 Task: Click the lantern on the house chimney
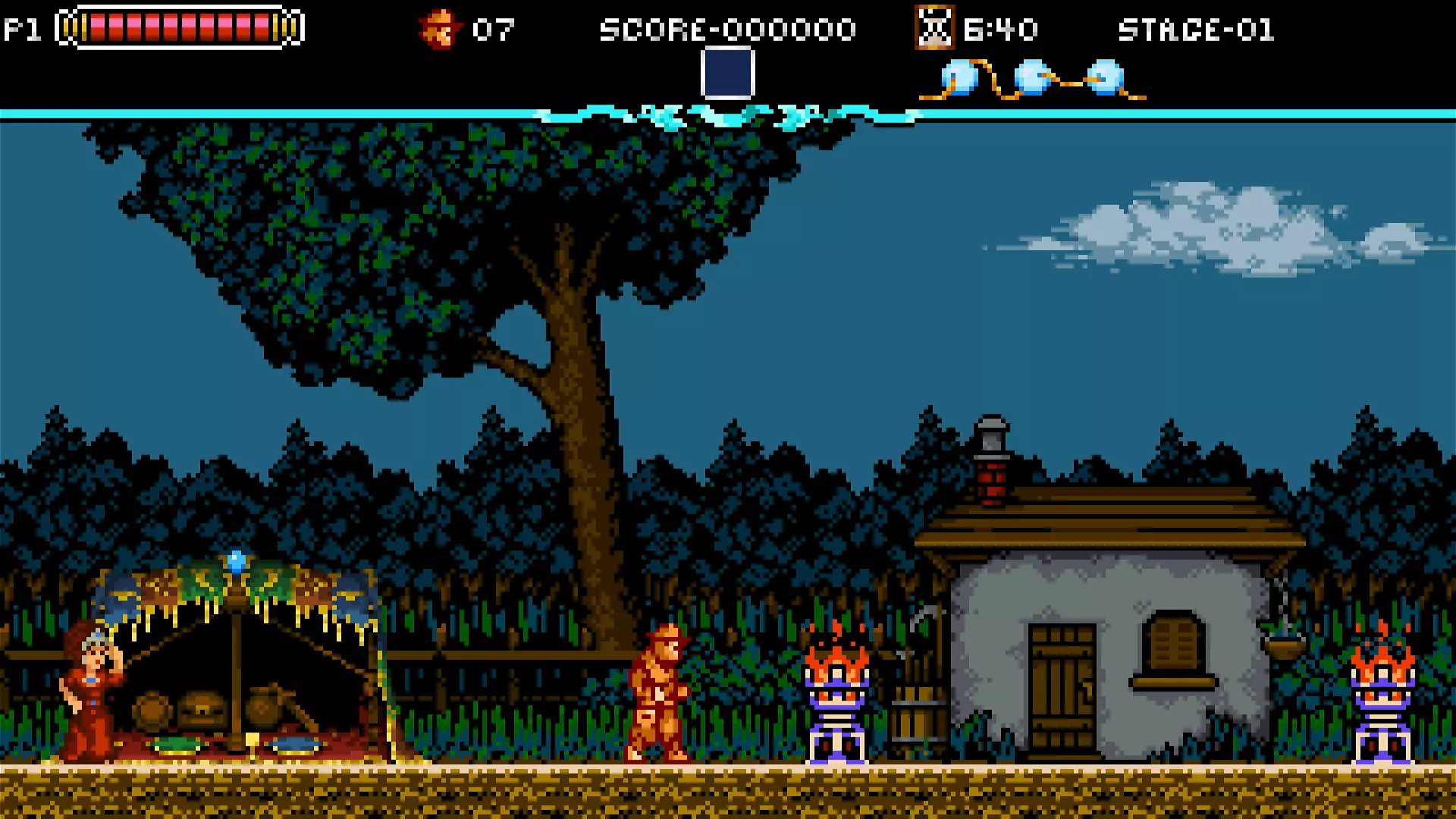[x=990, y=436]
